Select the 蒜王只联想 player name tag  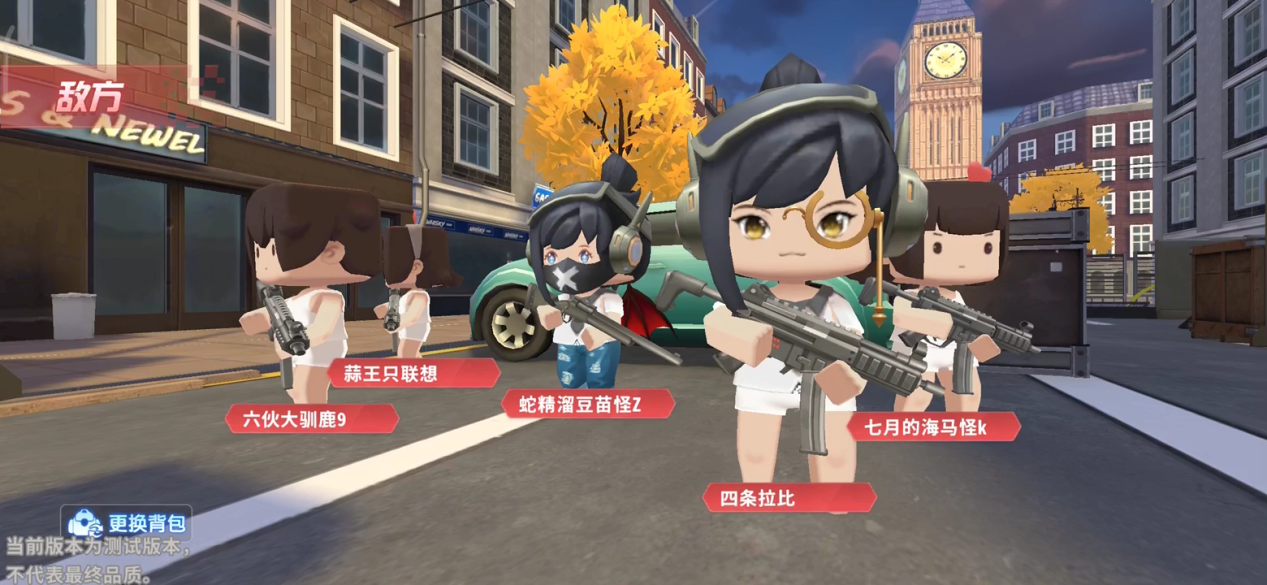(412, 373)
